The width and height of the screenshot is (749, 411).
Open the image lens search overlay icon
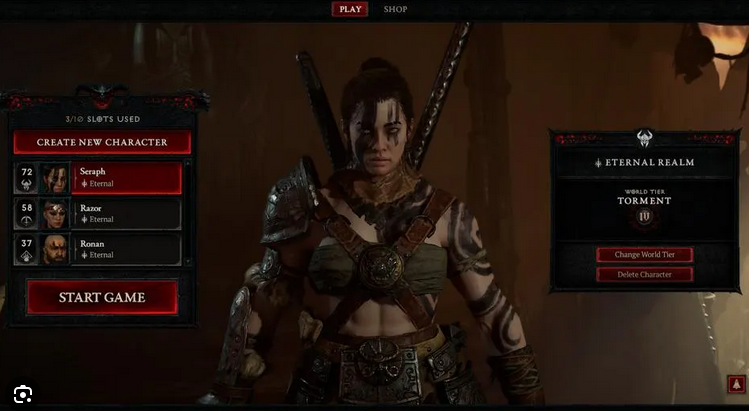[23, 393]
